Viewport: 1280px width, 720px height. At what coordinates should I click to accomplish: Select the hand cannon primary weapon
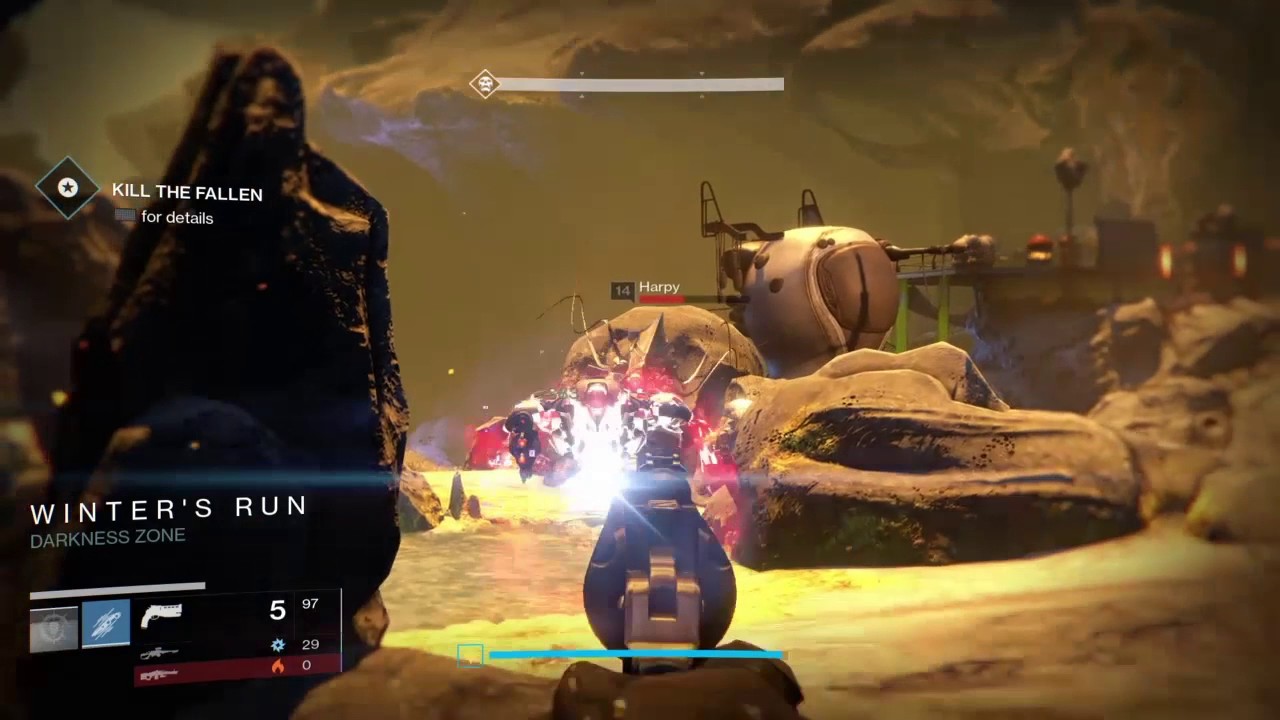coord(161,614)
